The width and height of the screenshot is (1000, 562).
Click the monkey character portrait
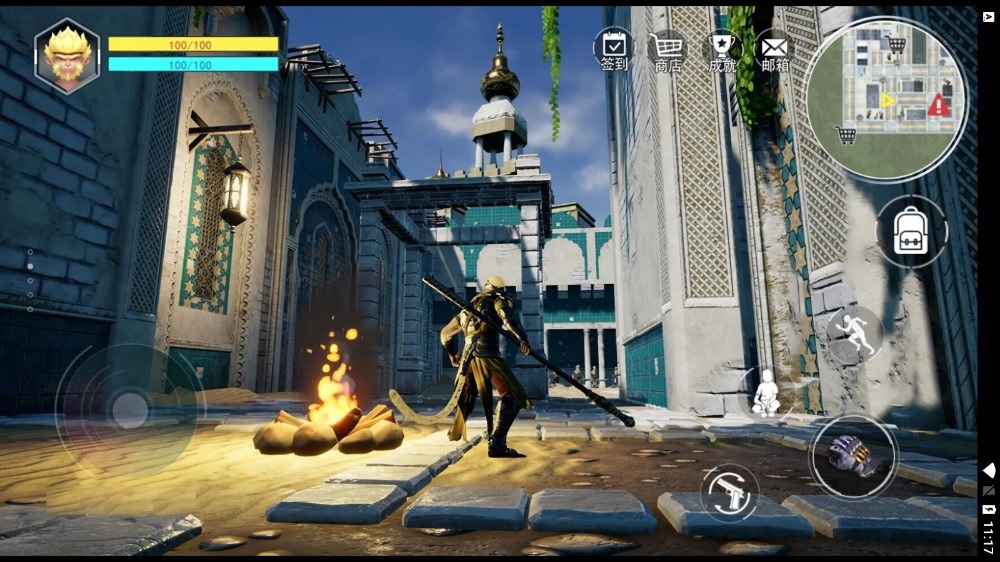tap(67, 57)
